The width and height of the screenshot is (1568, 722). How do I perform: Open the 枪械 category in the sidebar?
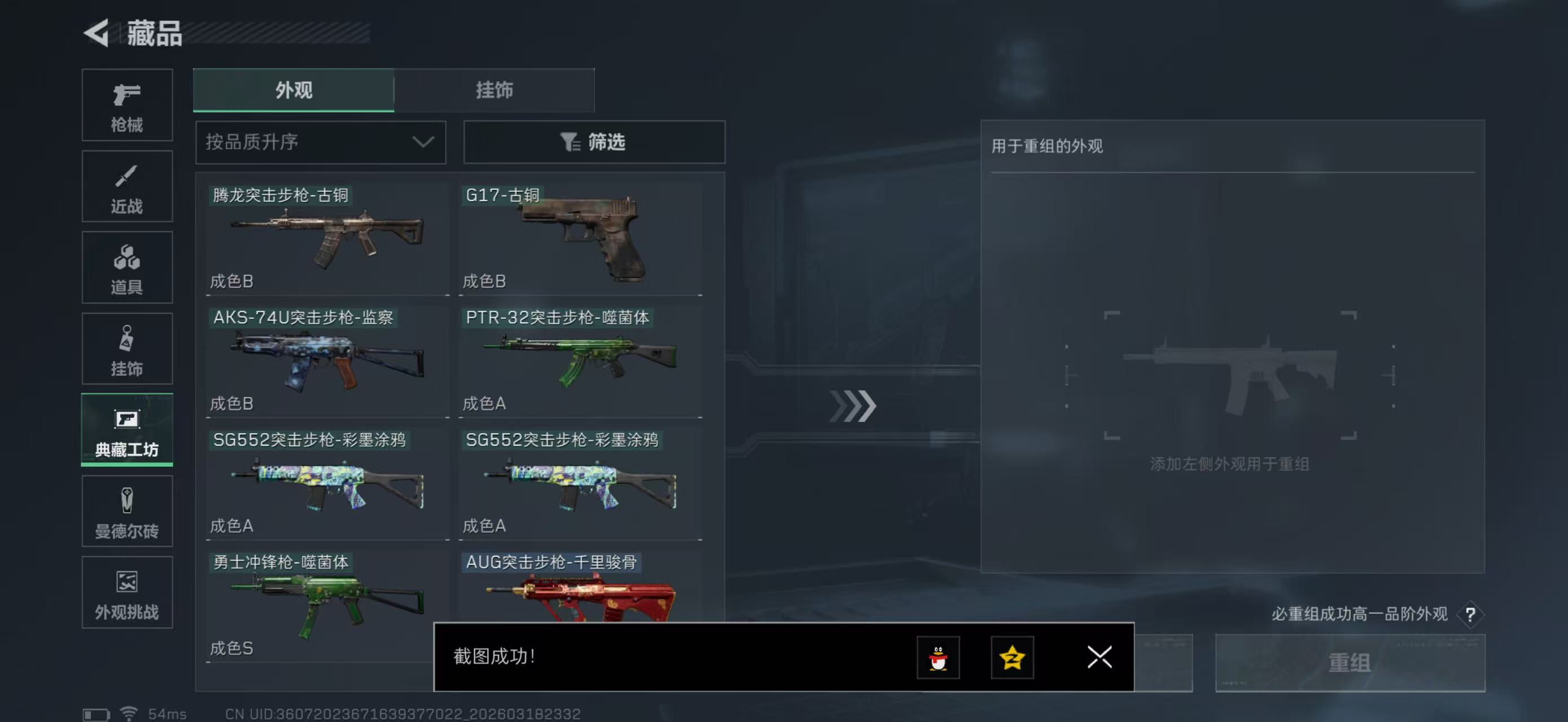tap(127, 105)
